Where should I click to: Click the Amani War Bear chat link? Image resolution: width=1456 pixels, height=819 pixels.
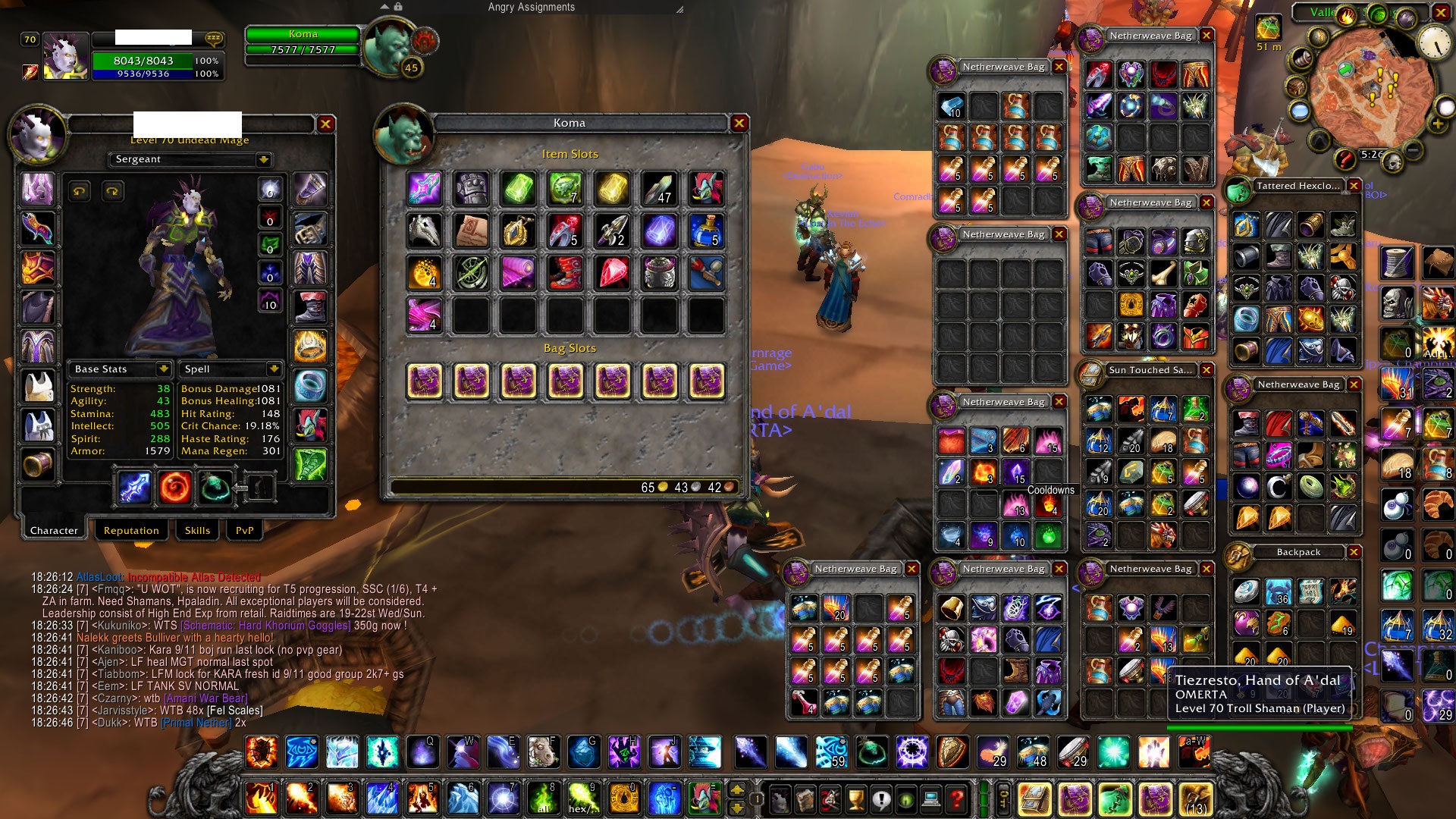point(206,698)
